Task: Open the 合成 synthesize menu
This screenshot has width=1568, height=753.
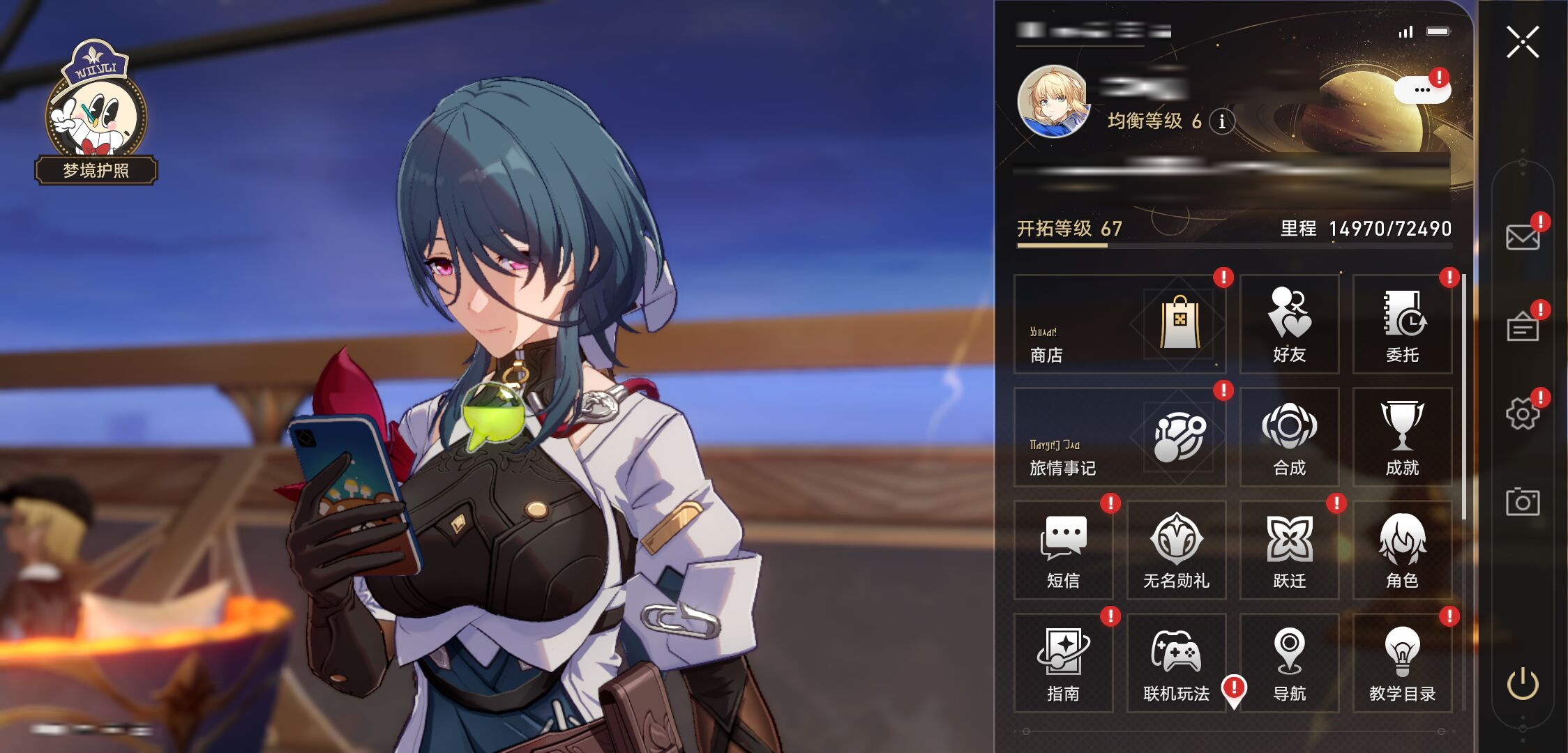Action: 1289,437
